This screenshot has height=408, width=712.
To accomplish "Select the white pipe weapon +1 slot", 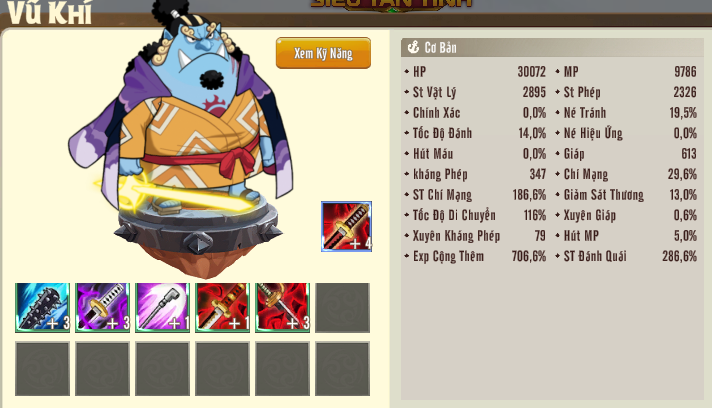I will (162, 307).
